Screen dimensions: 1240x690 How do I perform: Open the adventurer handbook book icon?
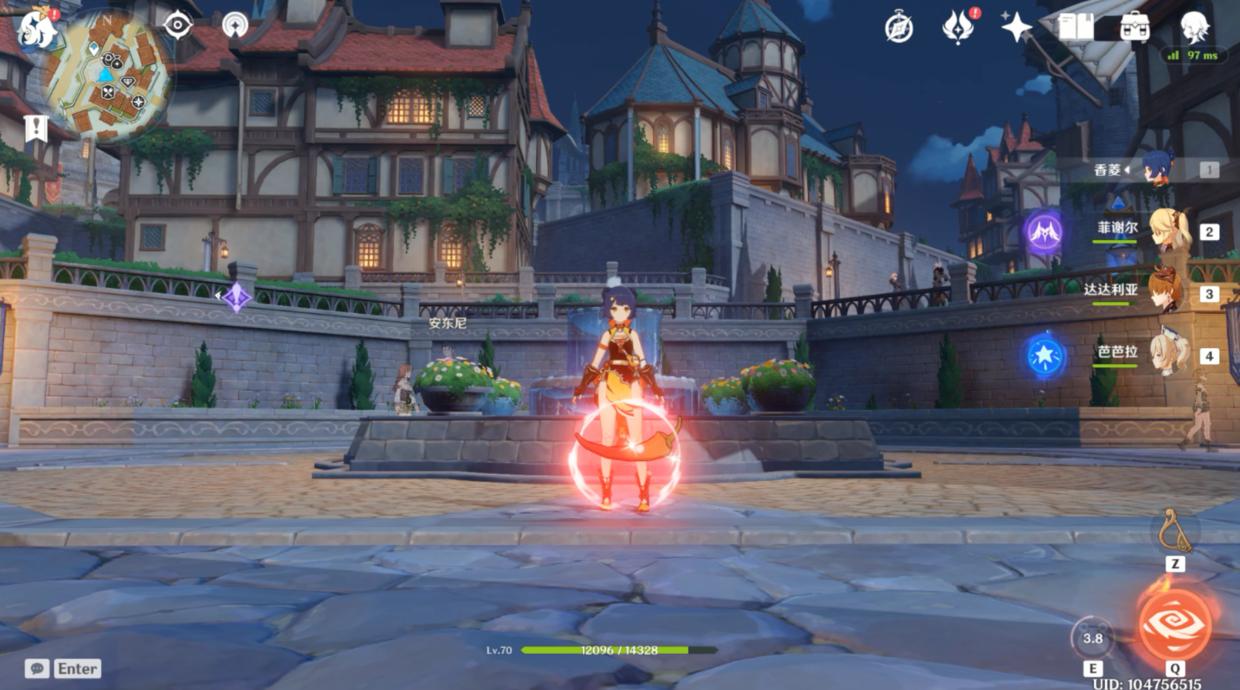tap(1076, 27)
